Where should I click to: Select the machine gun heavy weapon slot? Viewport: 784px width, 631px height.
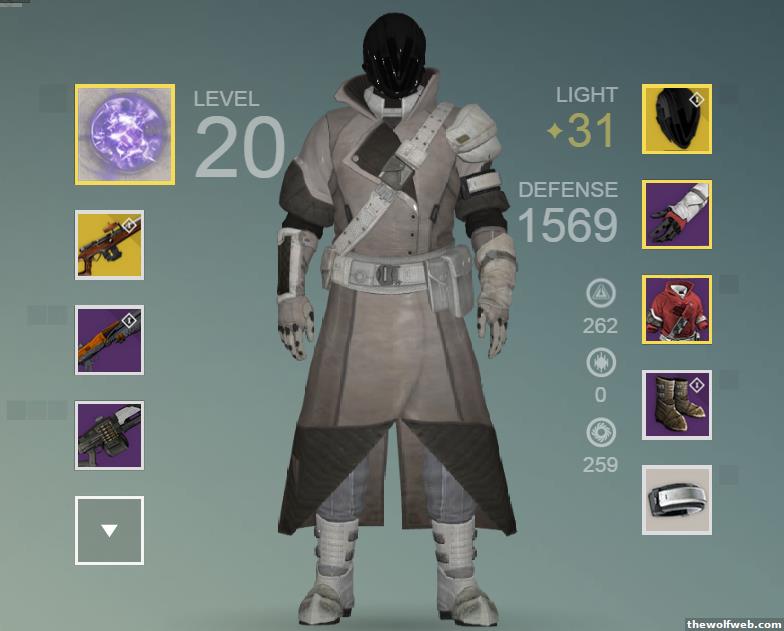tap(109, 435)
